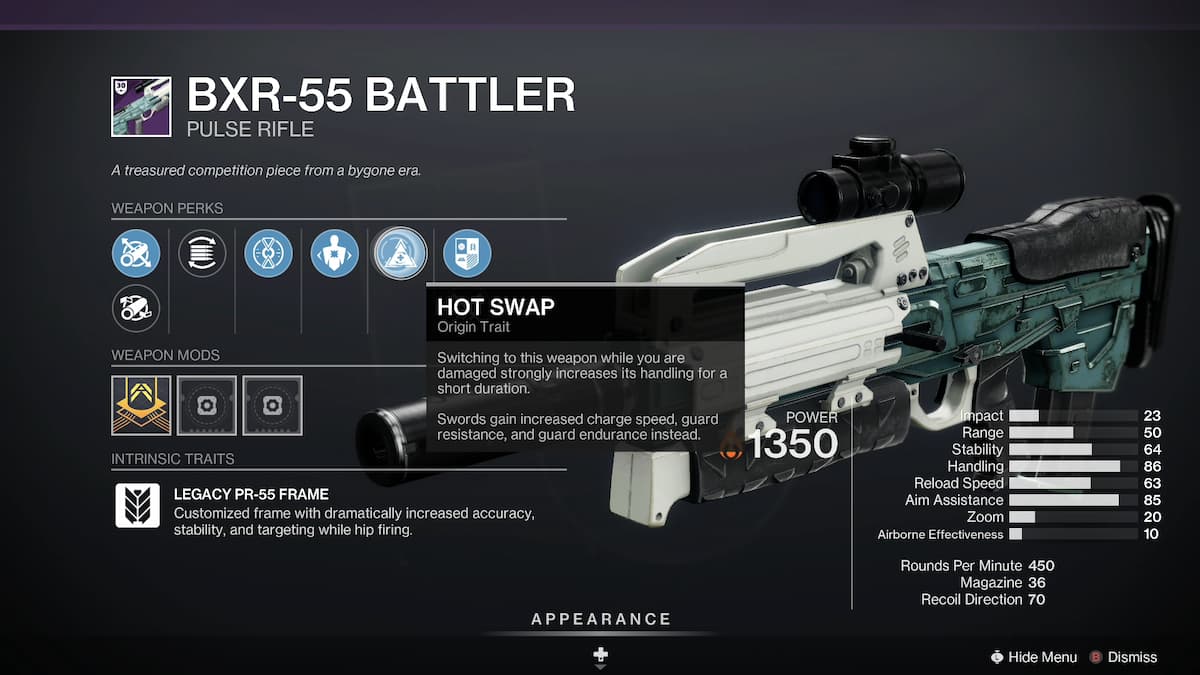Click the BXR-55 Battler weapon thumbnail
This screenshot has width=1200, height=675.
coord(141,107)
